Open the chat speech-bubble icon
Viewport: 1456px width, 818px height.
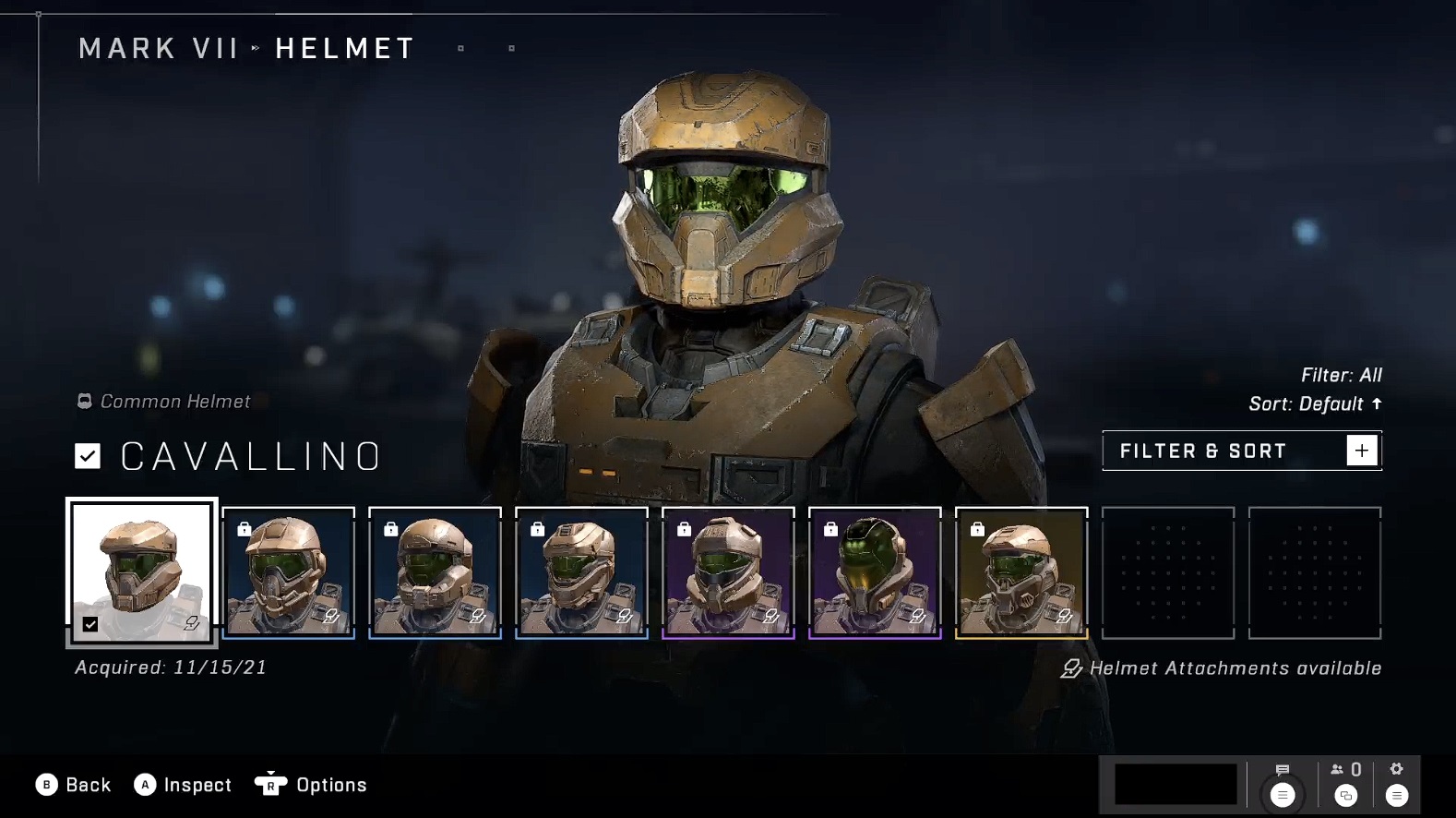pos(1283,783)
